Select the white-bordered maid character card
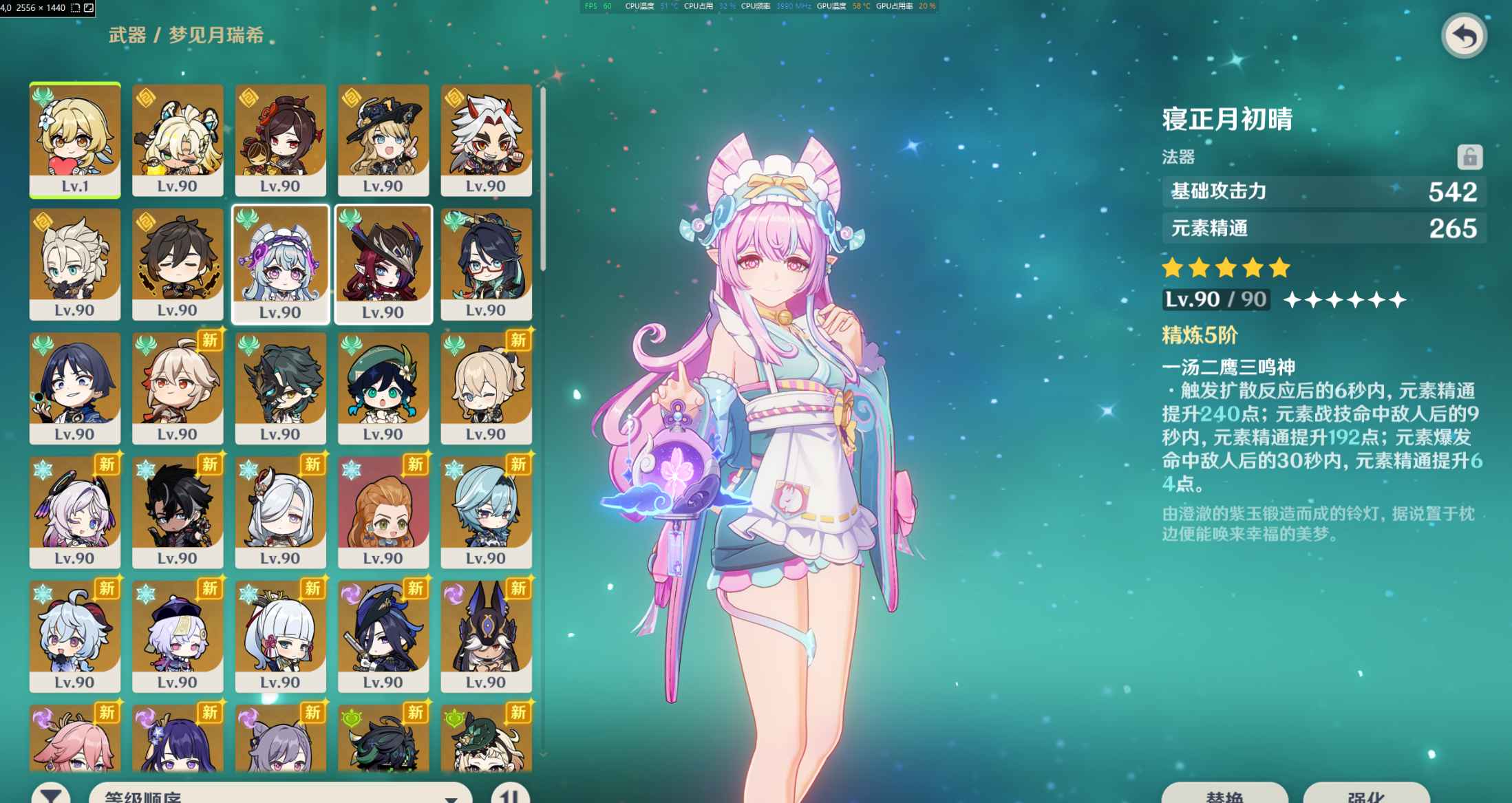The height and width of the screenshot is (803, 1512). [x=281, y=265]
